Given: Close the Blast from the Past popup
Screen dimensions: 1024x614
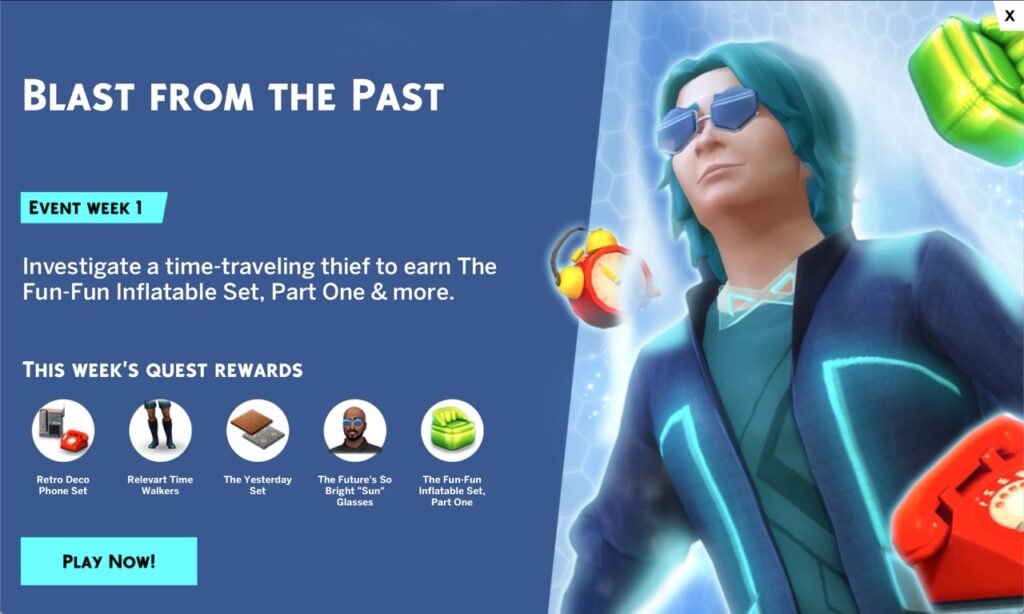Looking at the screenshot, I should [1009, 15].
